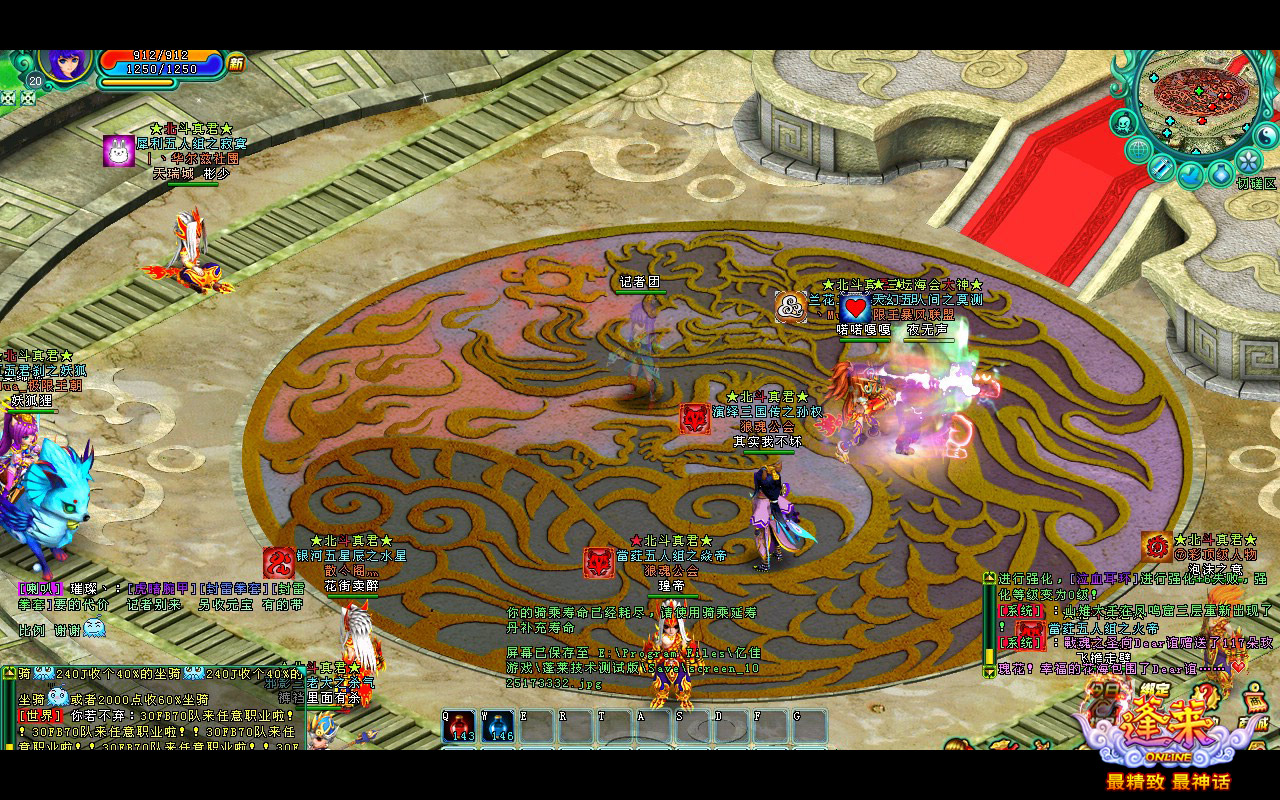
Task: Open the octopus icon beside the minimap
Action: pos(1123,124)
